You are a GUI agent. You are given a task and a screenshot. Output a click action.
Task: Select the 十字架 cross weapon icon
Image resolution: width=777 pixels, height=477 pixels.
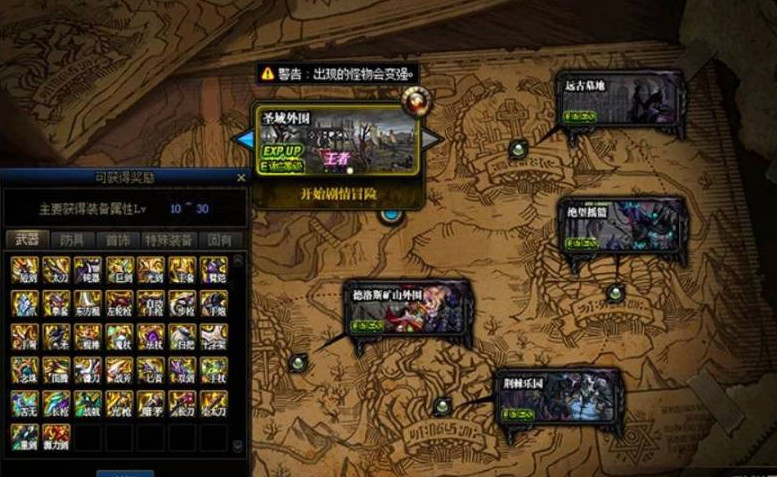[213, 335]
